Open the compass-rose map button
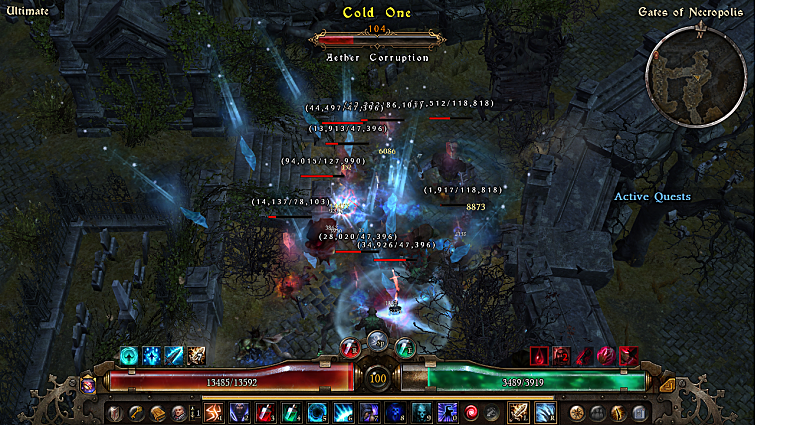Viewport: 800px width, 425px height. pos(578,411)
